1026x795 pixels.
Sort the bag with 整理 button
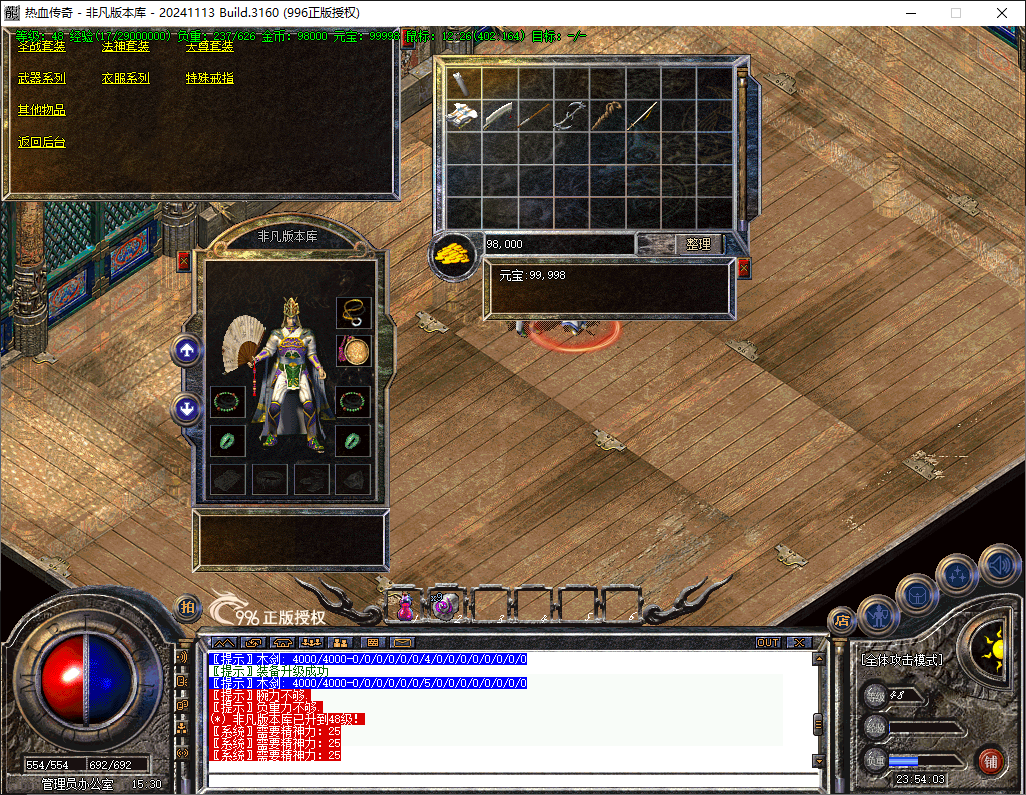click(x=698, y=244)
